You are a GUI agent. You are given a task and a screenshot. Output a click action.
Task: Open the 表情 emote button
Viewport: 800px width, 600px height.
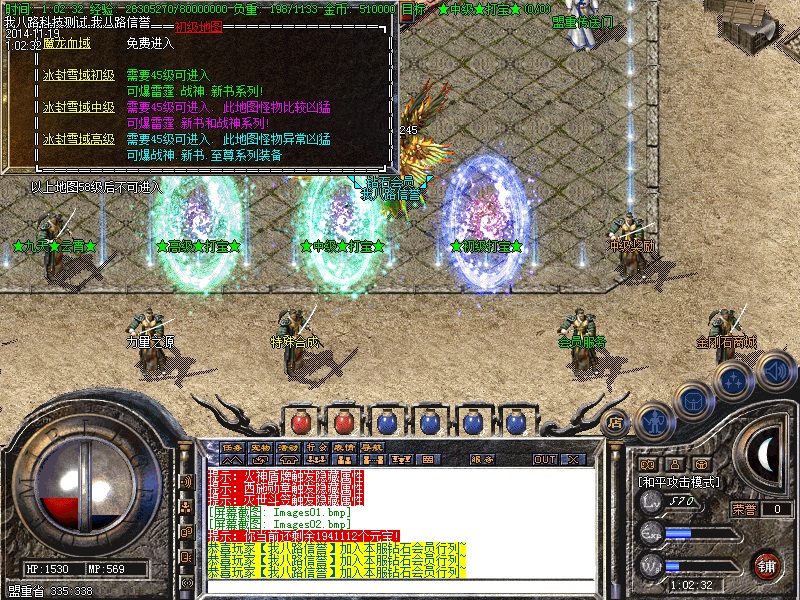tap(344, 447)
